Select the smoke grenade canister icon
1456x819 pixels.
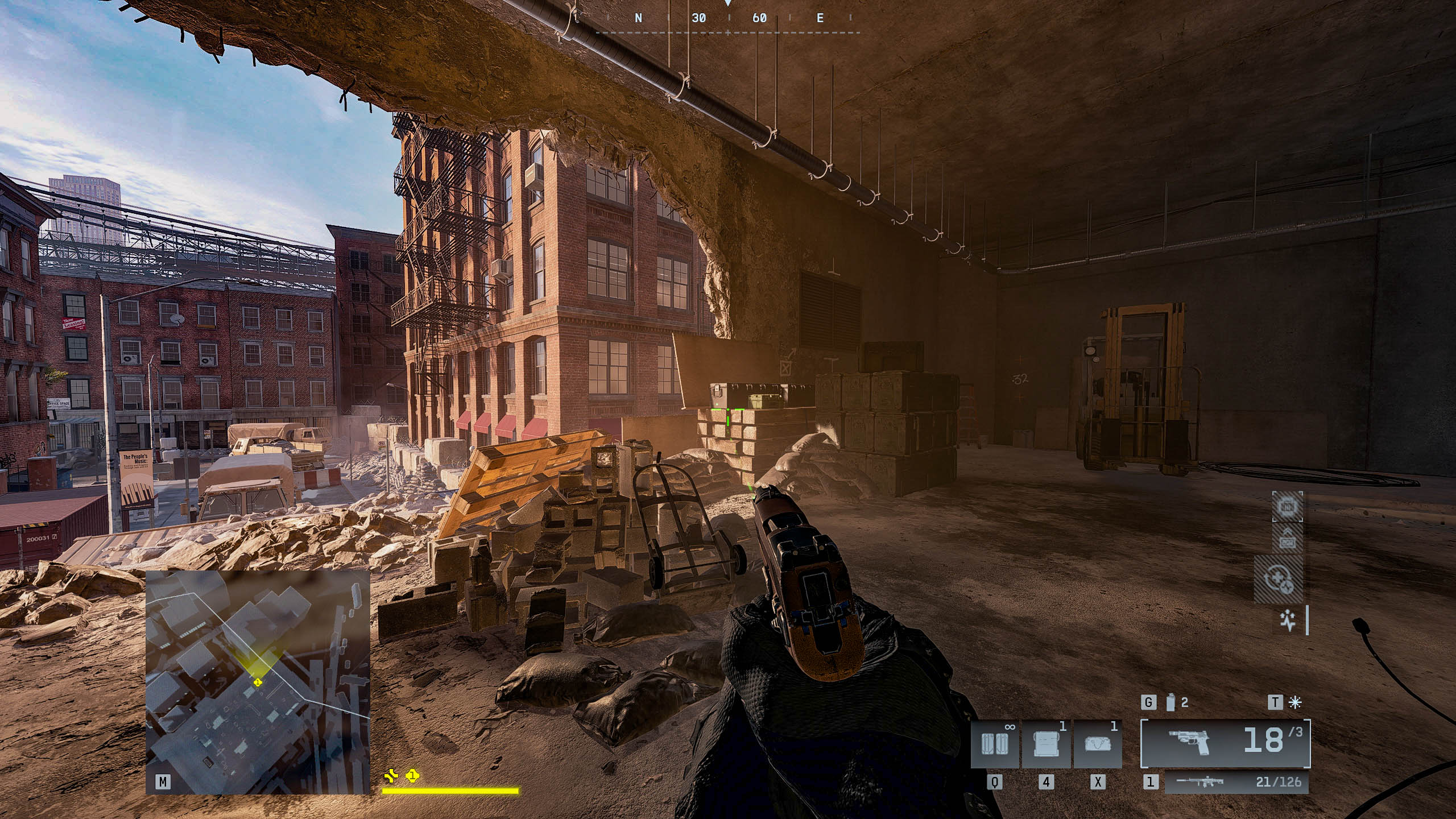pyautogui.click(x=1170, y=703)
